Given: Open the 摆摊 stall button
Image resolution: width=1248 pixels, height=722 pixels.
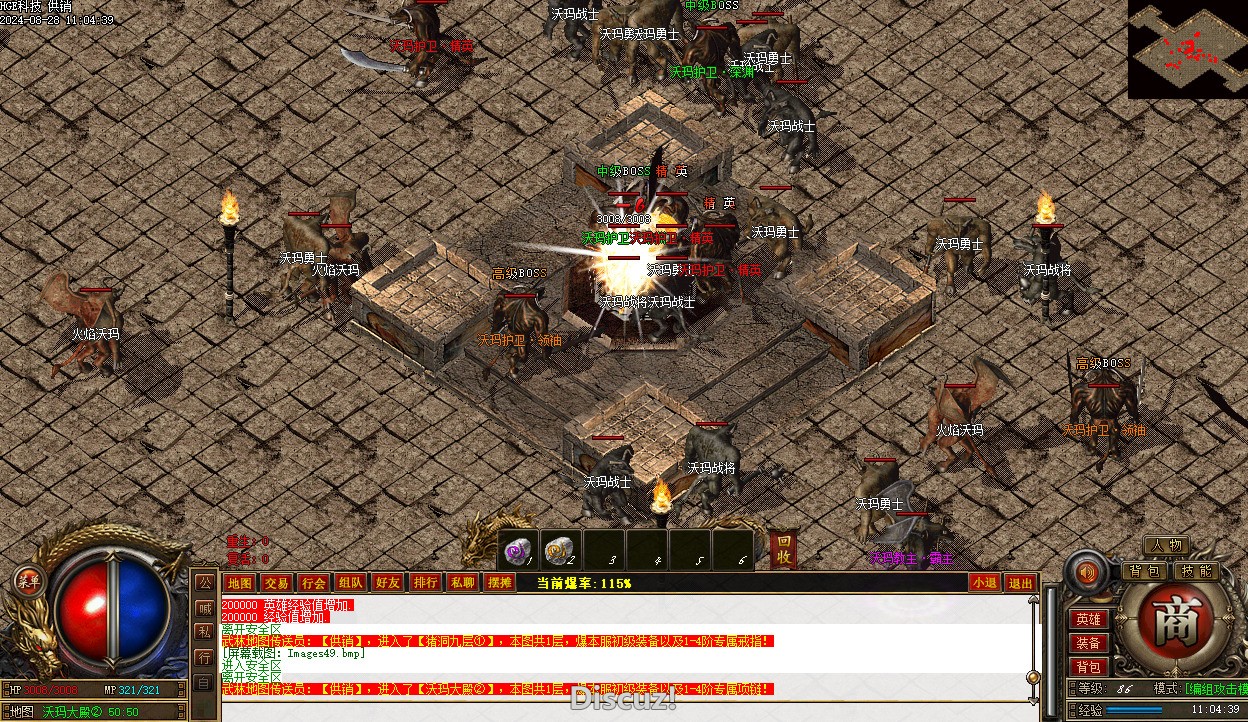Looking at the screenshot, I should point(499,583).
